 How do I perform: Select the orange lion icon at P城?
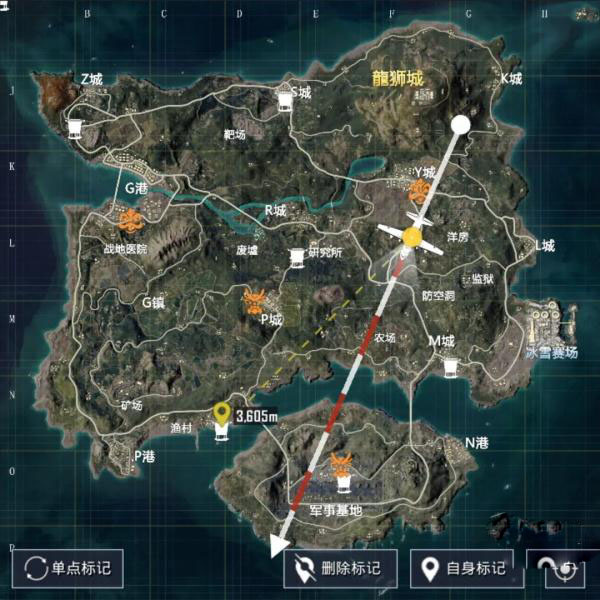pyautogui.click(x=256, y=300)
